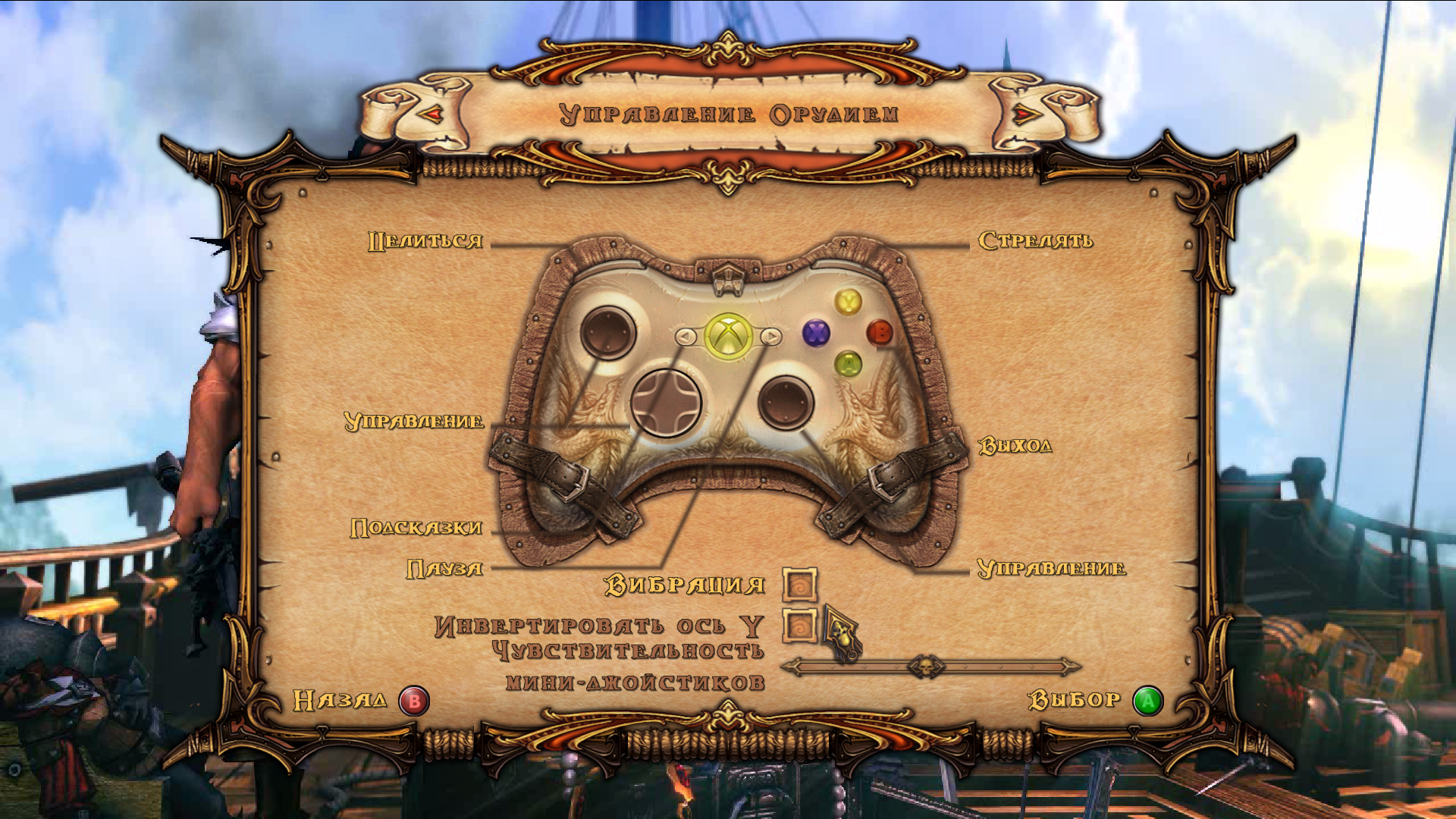
Task: Select the red B button on the controller
Action: [x=881, y=331]
